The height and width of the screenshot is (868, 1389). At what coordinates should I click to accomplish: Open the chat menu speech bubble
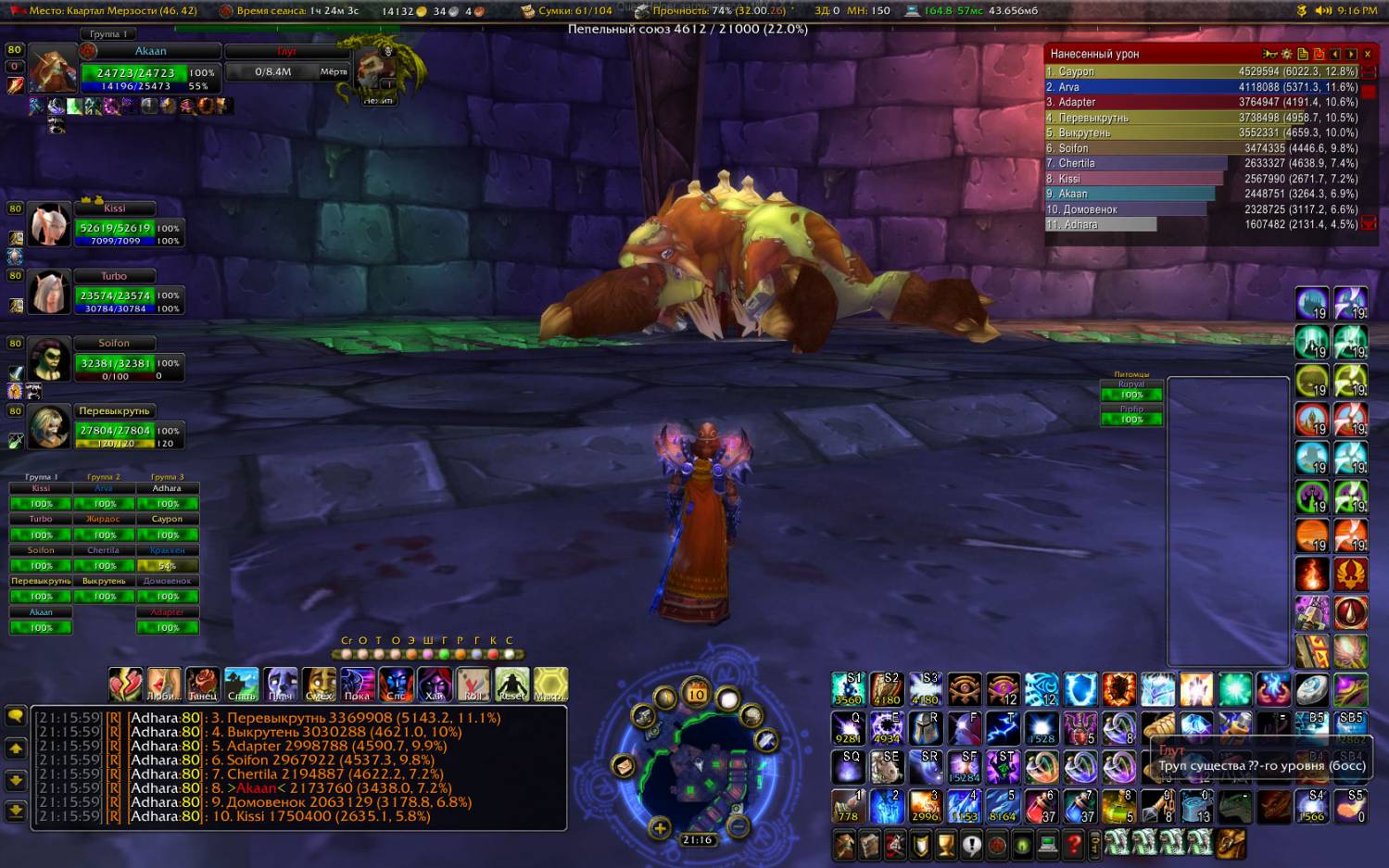click(x=16, y=716)
